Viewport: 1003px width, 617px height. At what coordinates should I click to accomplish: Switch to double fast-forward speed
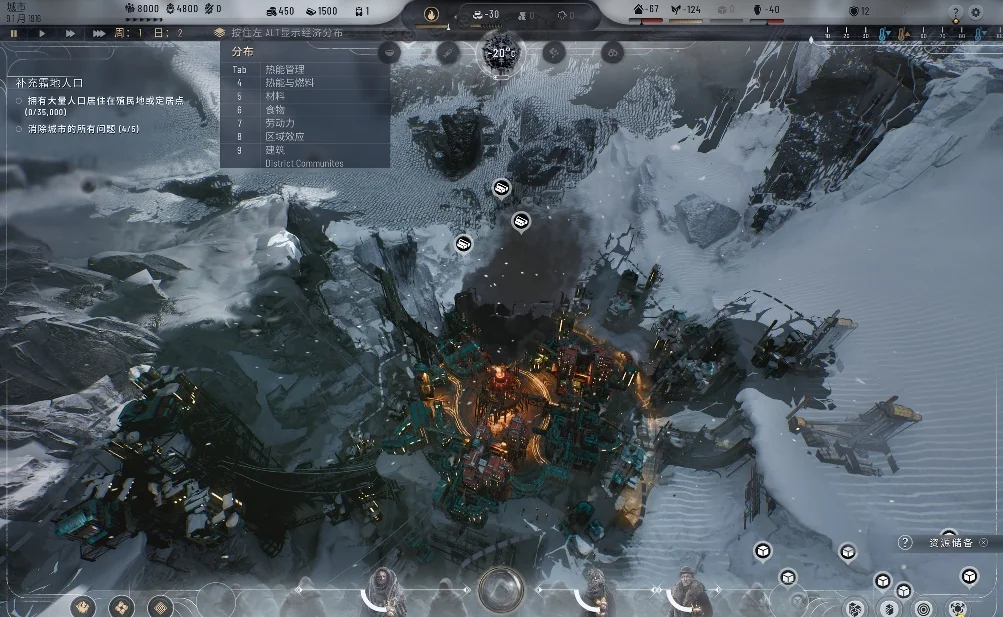pos(70,33)
